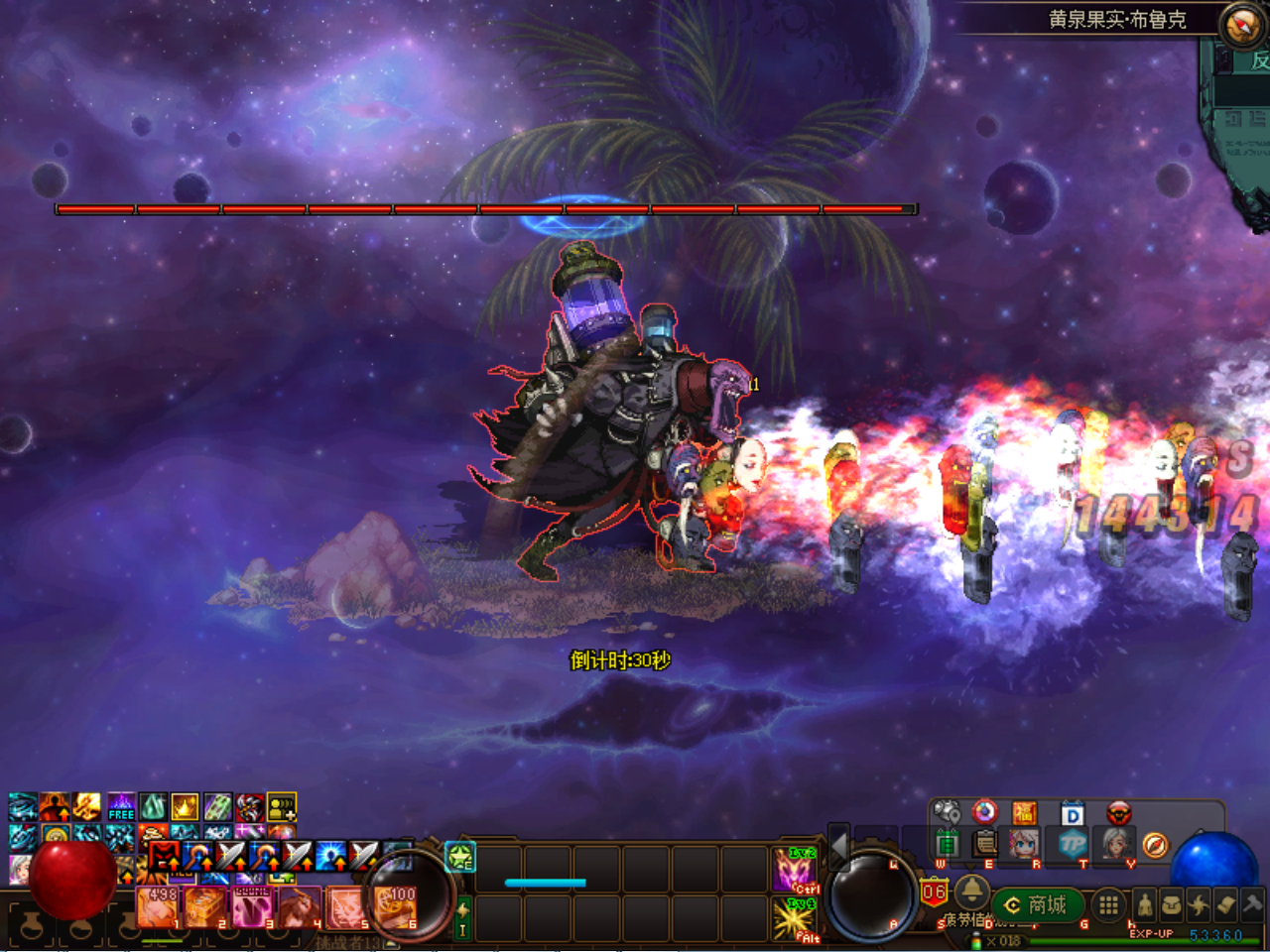
Task: Click the orange compass icon near the blue orb
Action: click(1154, 845)
